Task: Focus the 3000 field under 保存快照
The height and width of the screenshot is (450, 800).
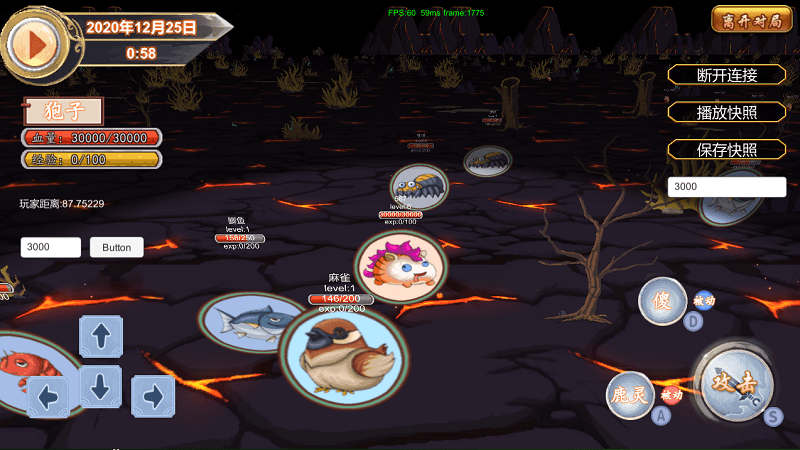Action: pyautogui.click(x=727, y=187)
